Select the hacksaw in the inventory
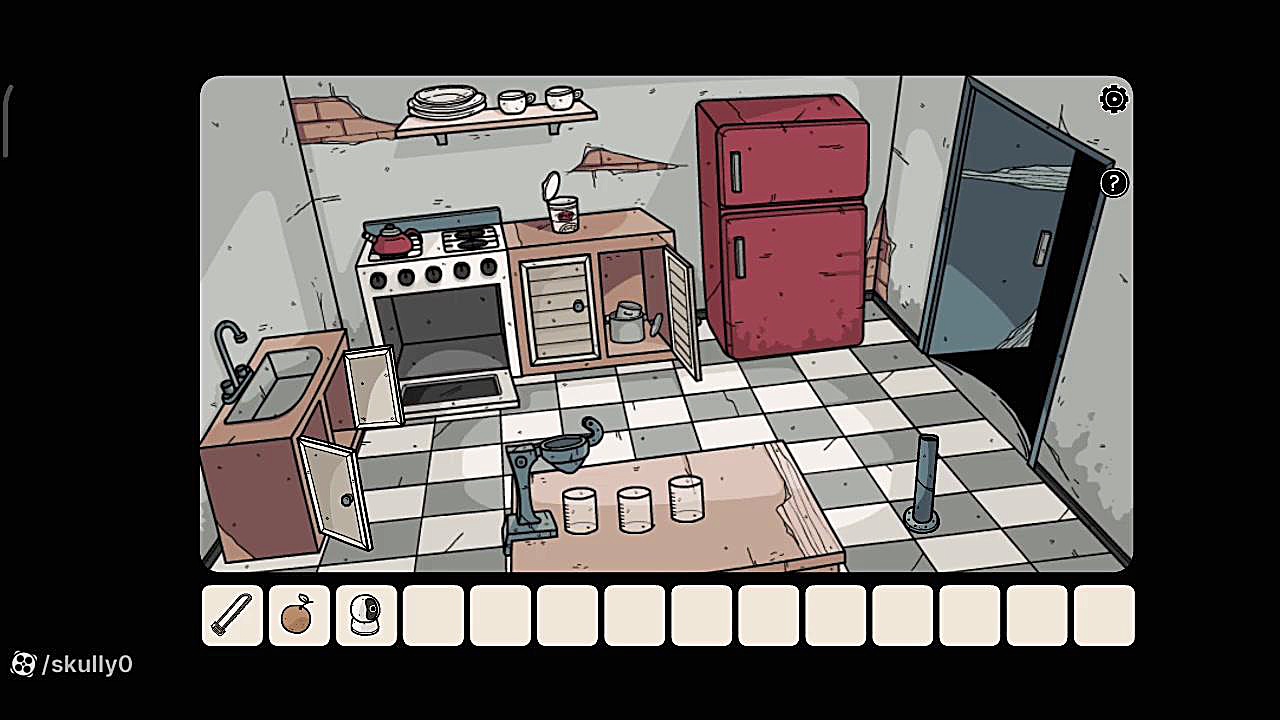Screen dimensions: 1280x720 tap(232, 615)
